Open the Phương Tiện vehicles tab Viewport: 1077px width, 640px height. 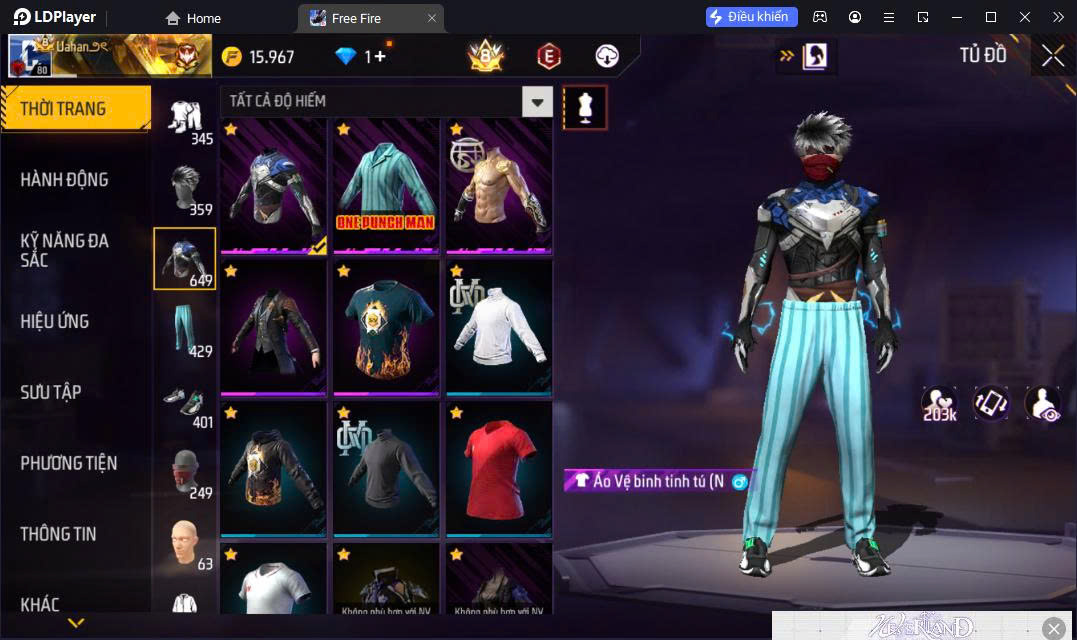69,463
